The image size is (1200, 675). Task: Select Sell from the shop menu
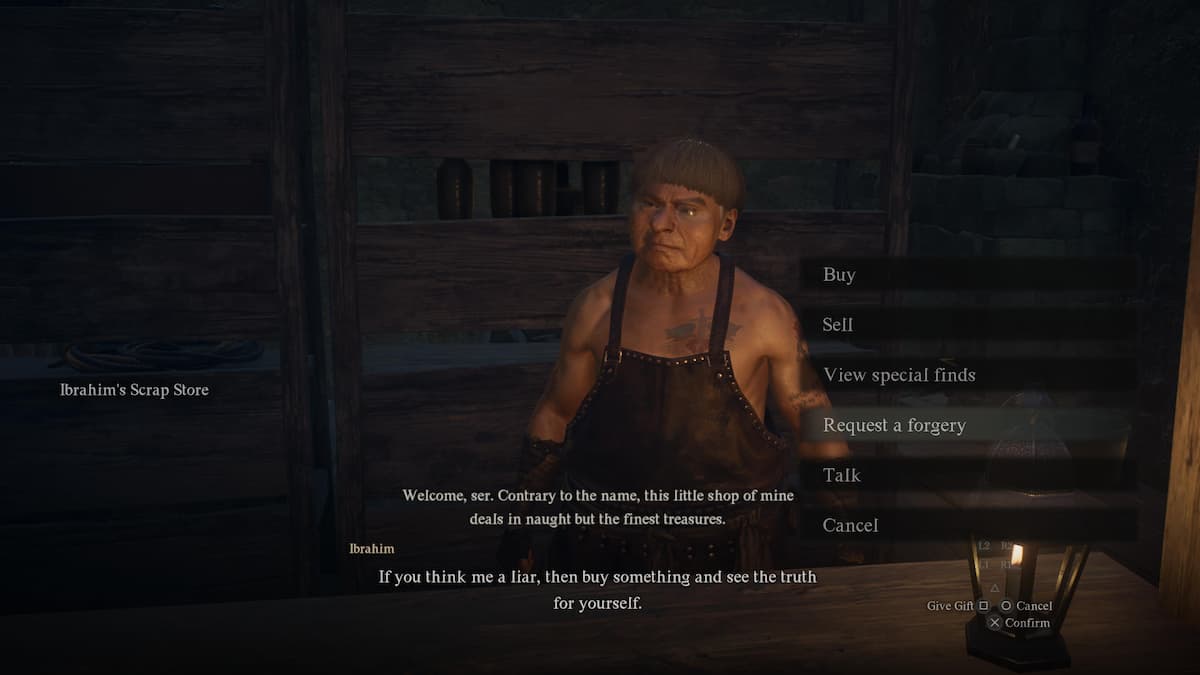(838, 325)
